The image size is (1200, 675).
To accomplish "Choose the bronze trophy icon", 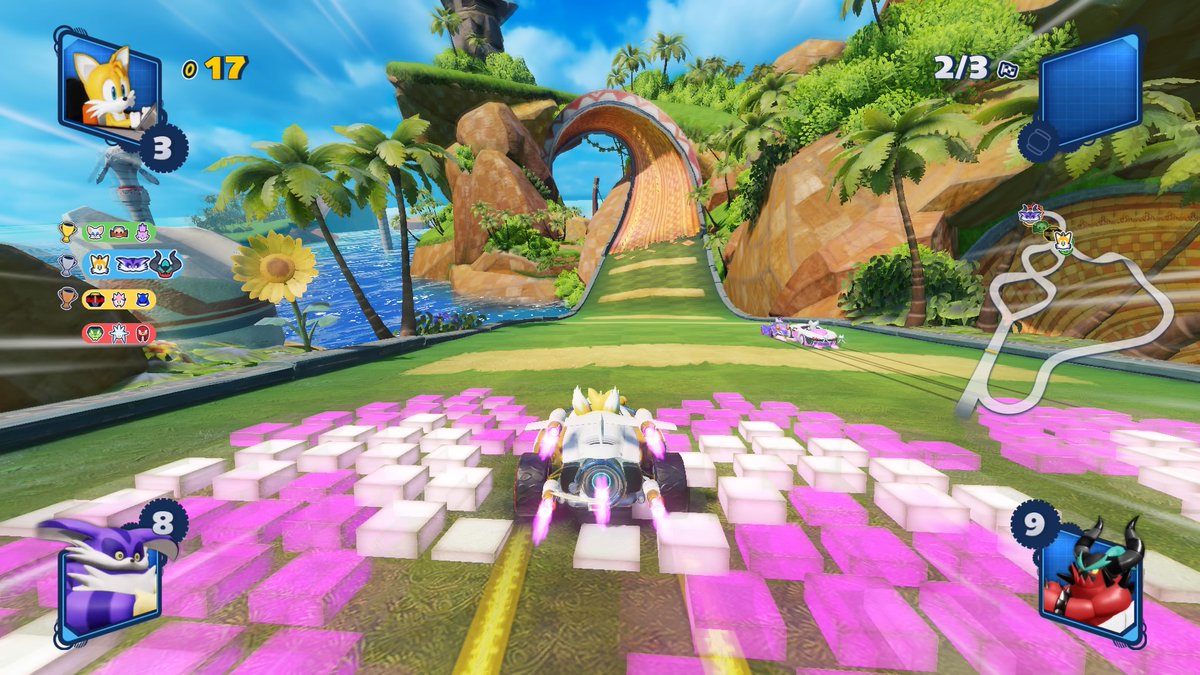I will coord(67,298).
